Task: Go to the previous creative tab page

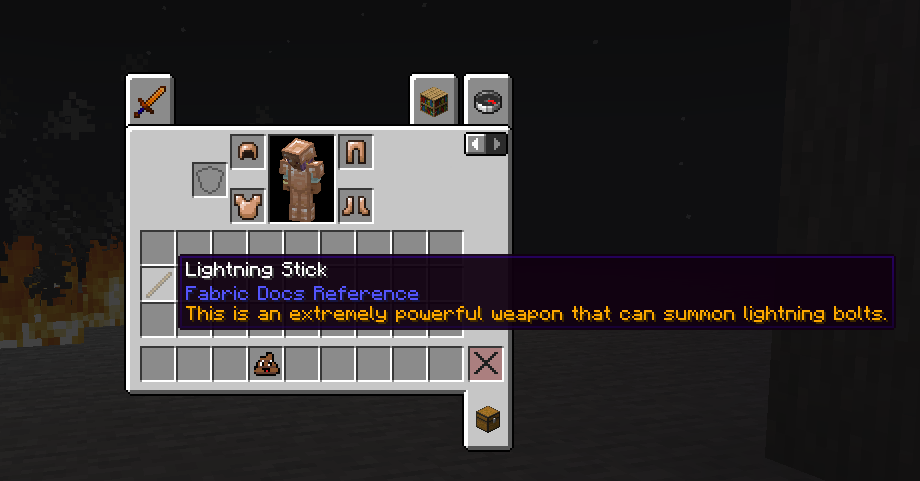Action: coord(476,145)
